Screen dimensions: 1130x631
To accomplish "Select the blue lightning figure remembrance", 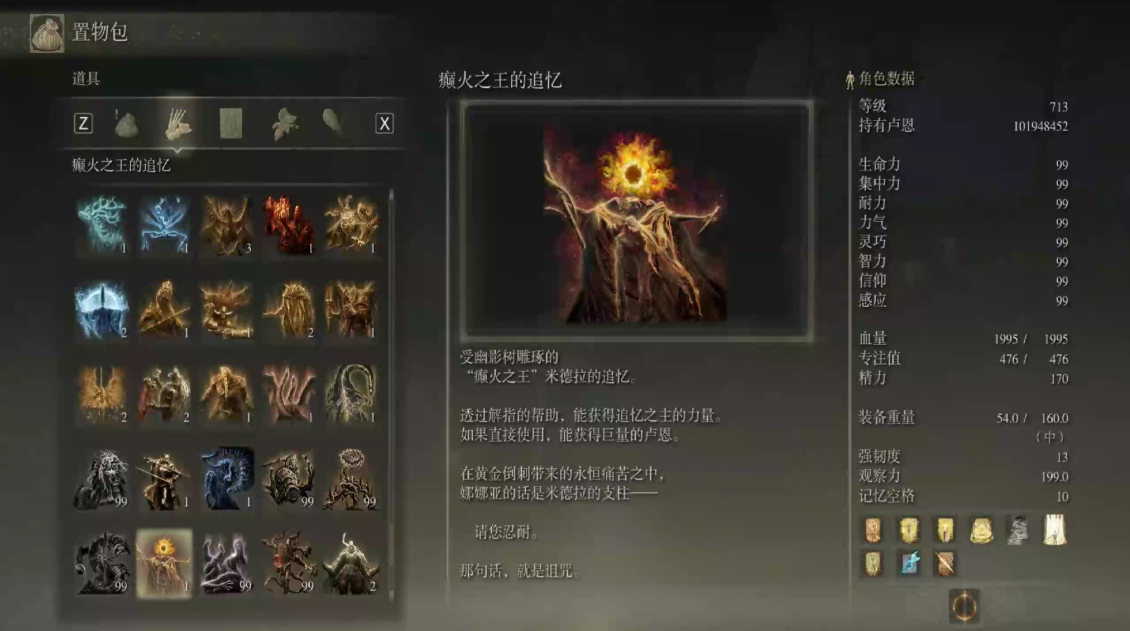I will [x=164, y=222].
